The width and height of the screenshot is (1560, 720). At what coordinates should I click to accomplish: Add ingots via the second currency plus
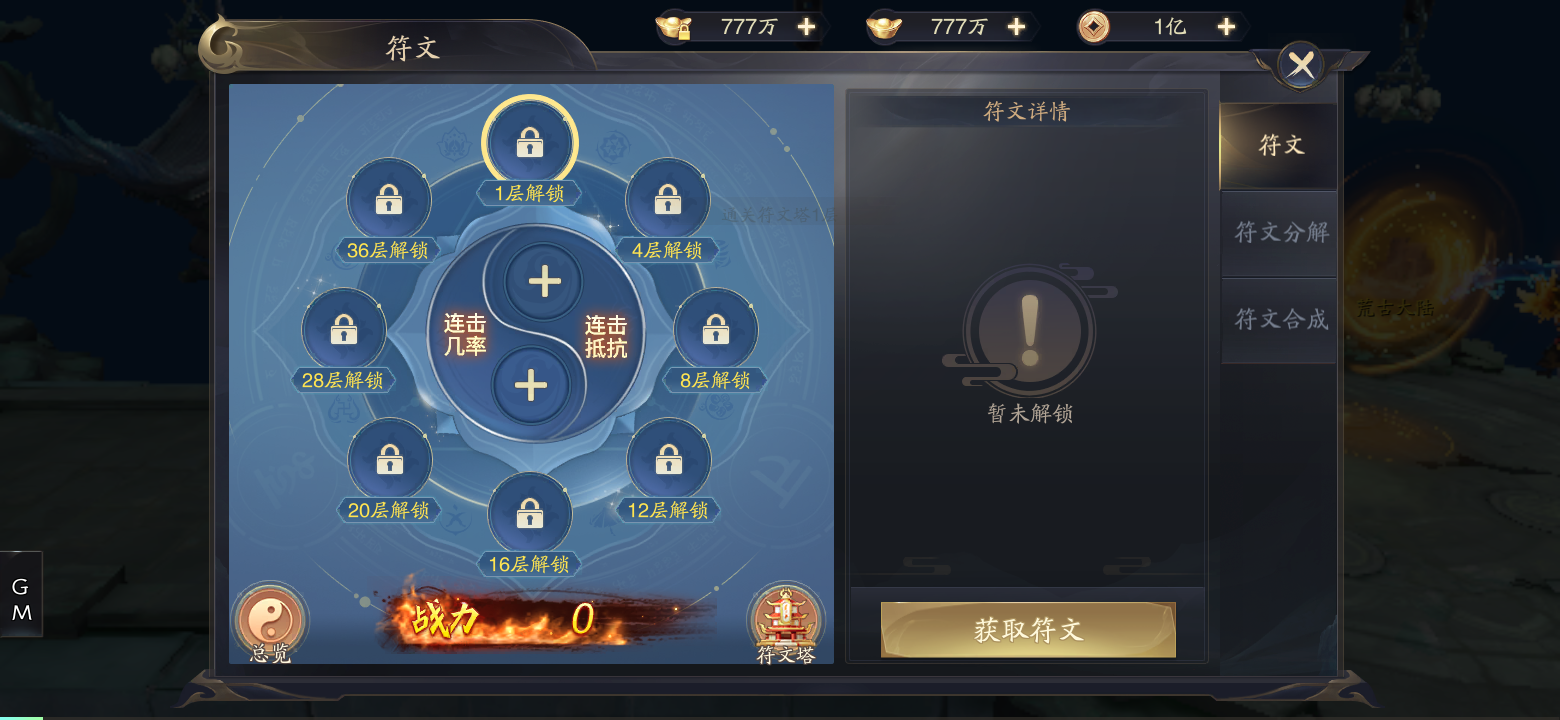click(x=1017, y=26)
